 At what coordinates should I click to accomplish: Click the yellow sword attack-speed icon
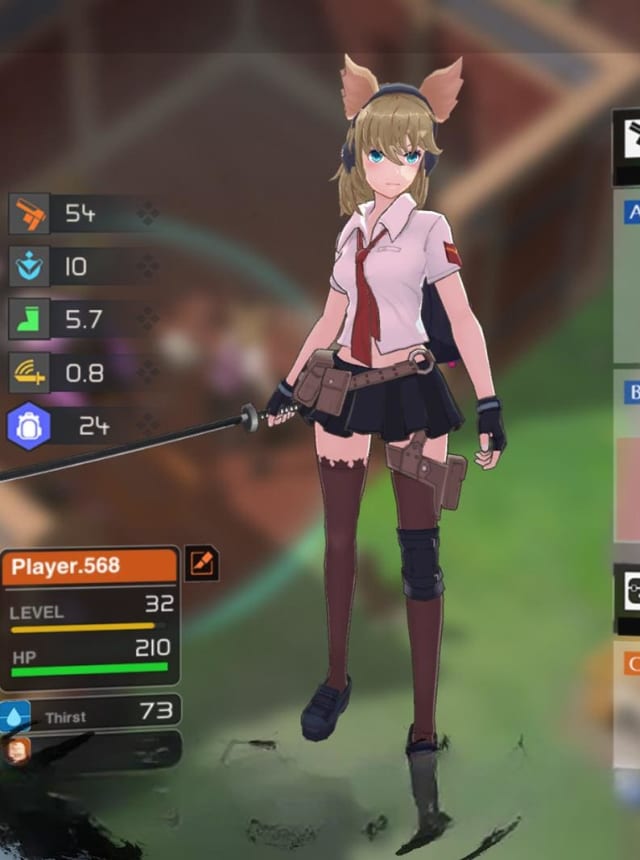point(28,373)
